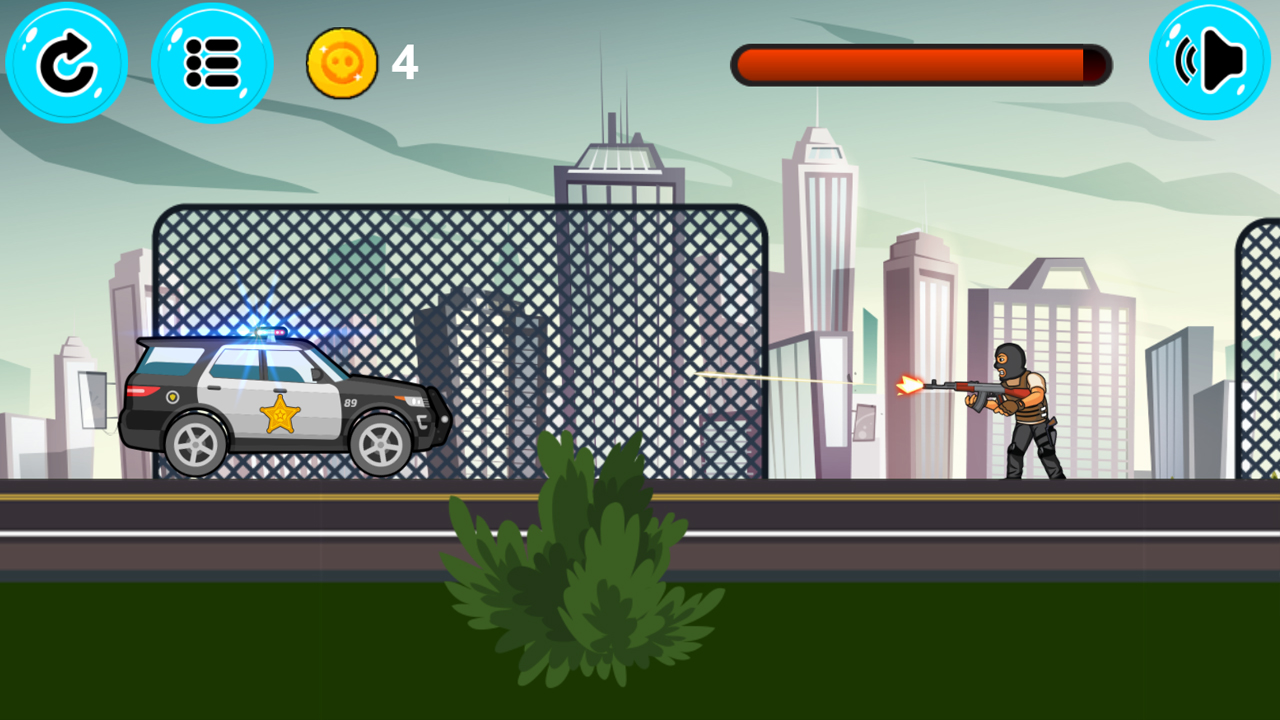
Task: Toggle the game sound on or off
Action: (x=1208, y=62)
